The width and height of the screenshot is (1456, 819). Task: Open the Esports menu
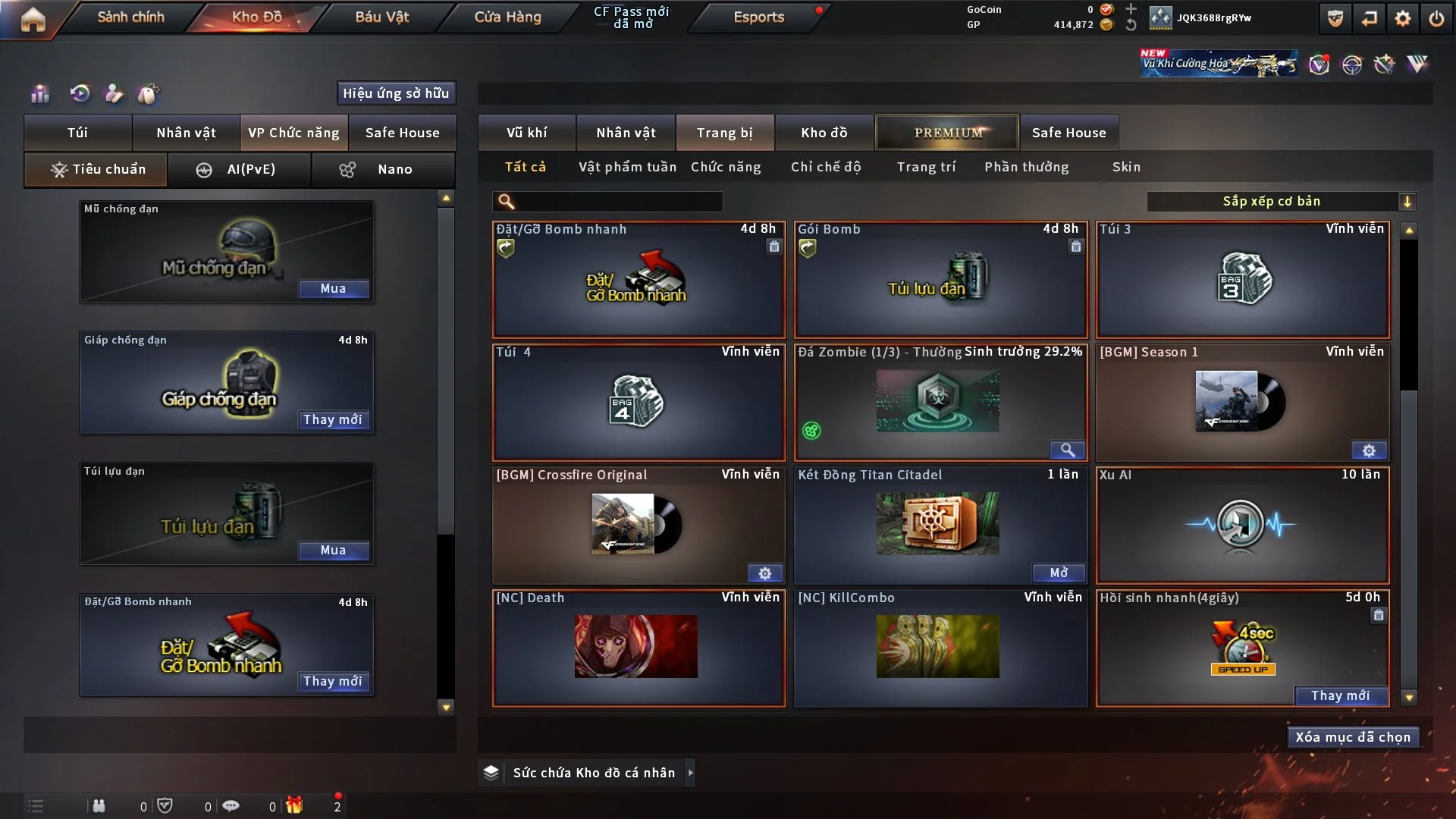(x=758, y=17)
